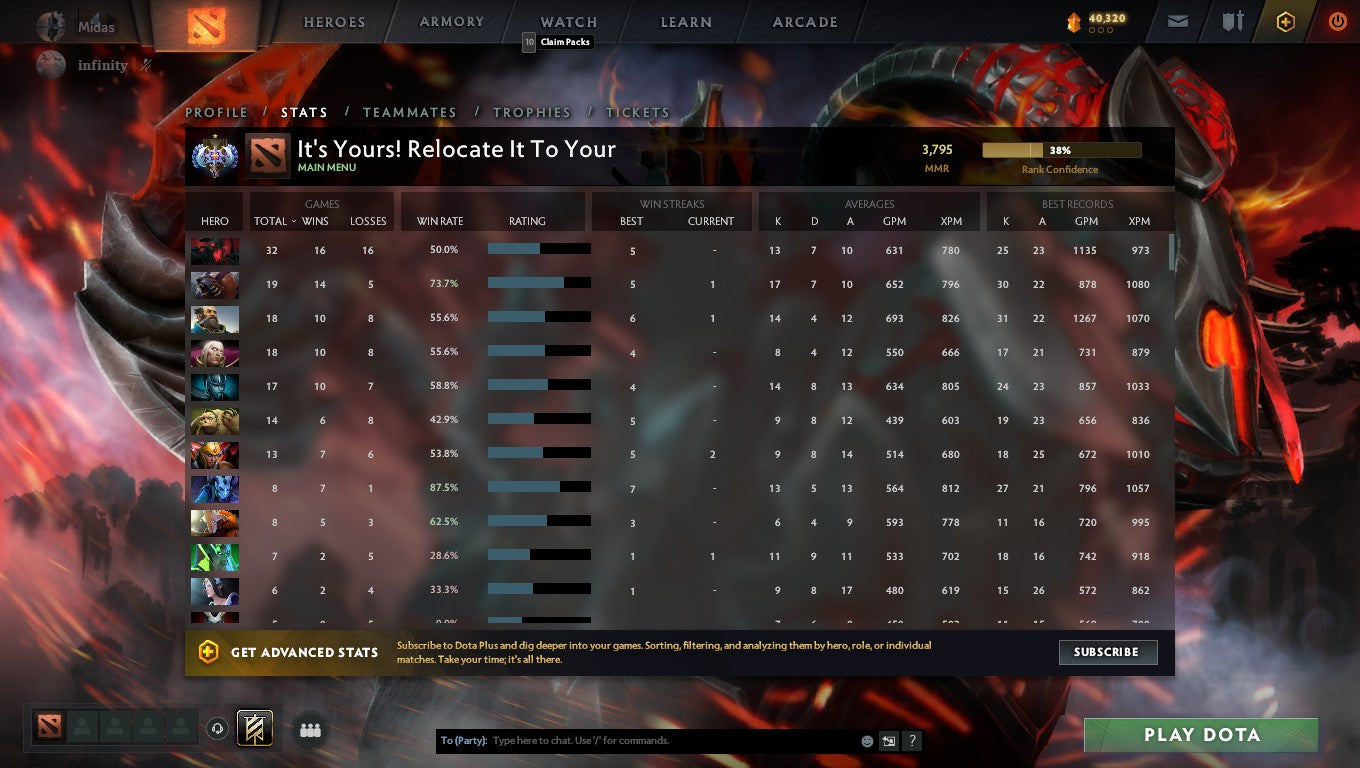Click the Claim Packs notification
The image size is (1360, 768).
pos(558,42)
